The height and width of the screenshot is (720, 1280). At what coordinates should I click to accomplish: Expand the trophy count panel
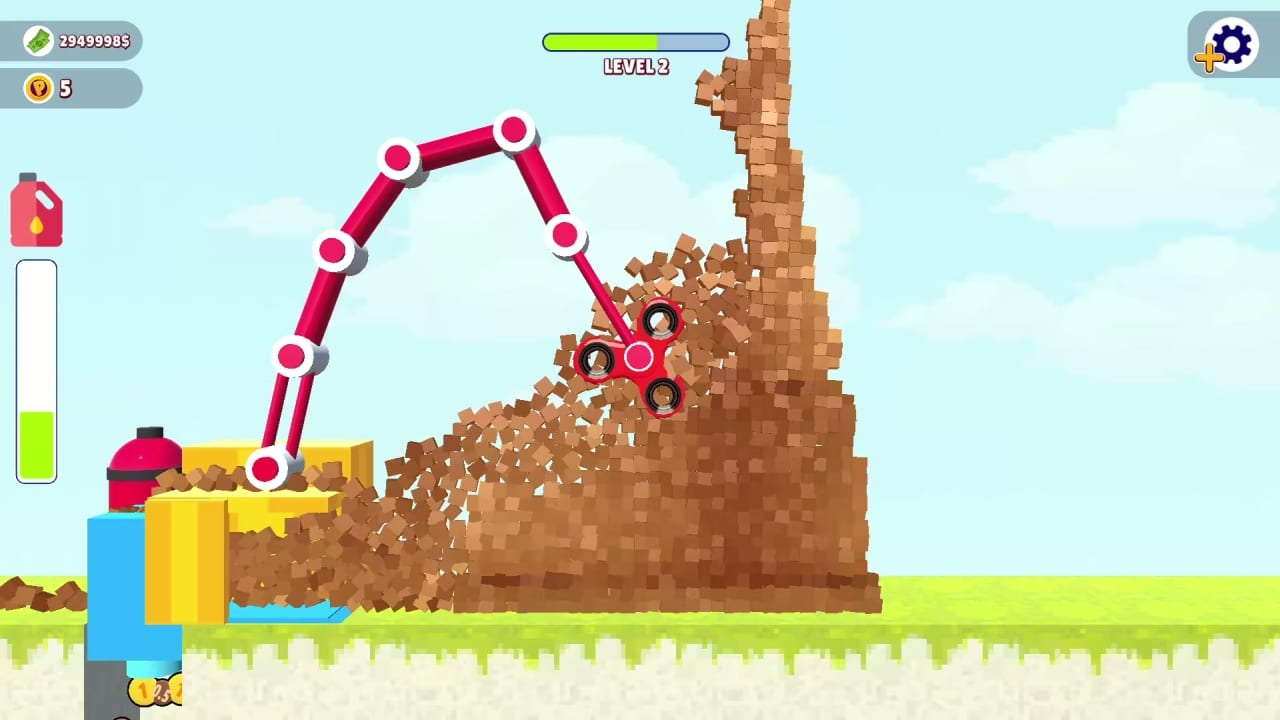[70, 88]
